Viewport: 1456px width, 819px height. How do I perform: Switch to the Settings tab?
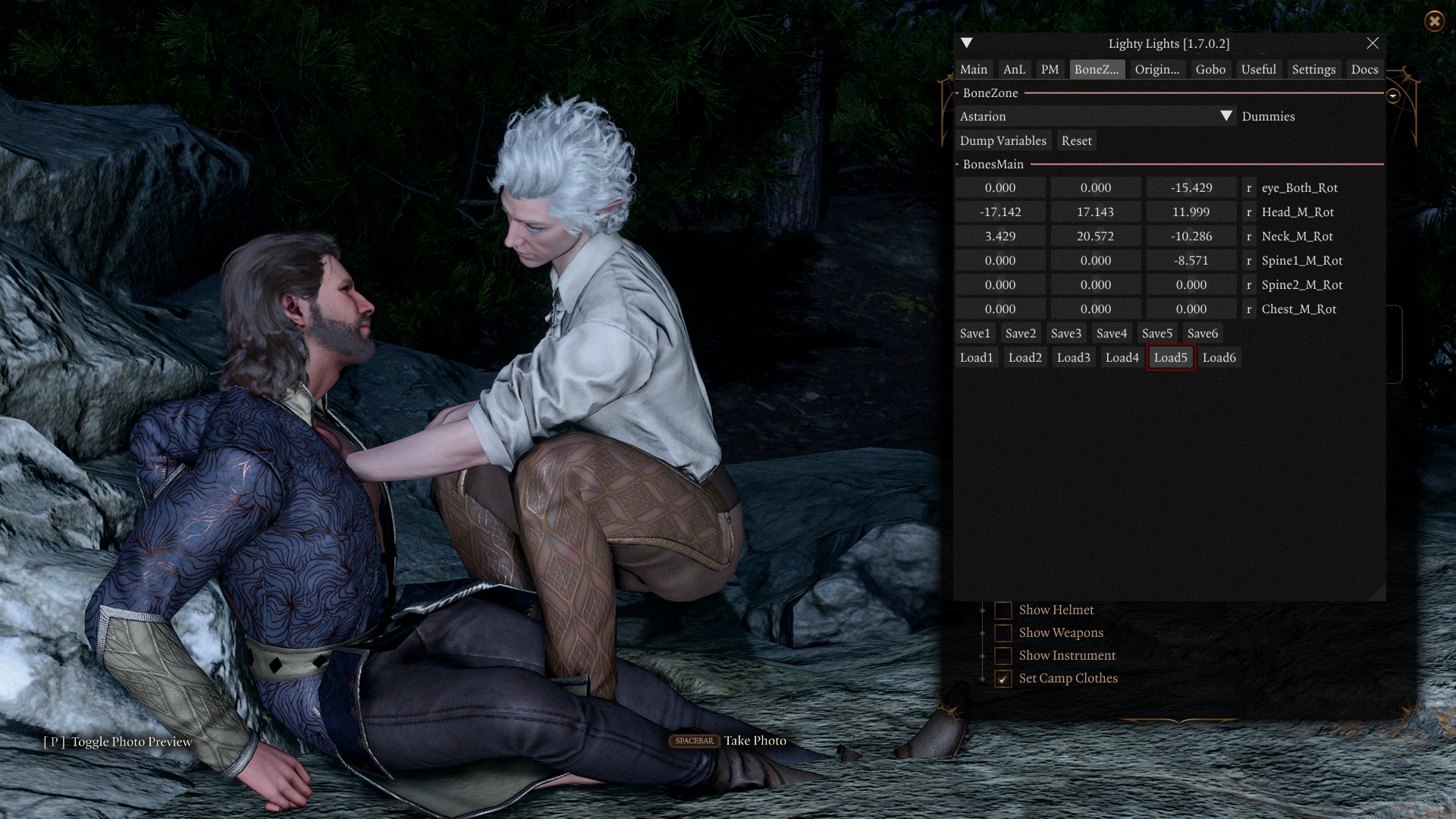(1313, 70)
